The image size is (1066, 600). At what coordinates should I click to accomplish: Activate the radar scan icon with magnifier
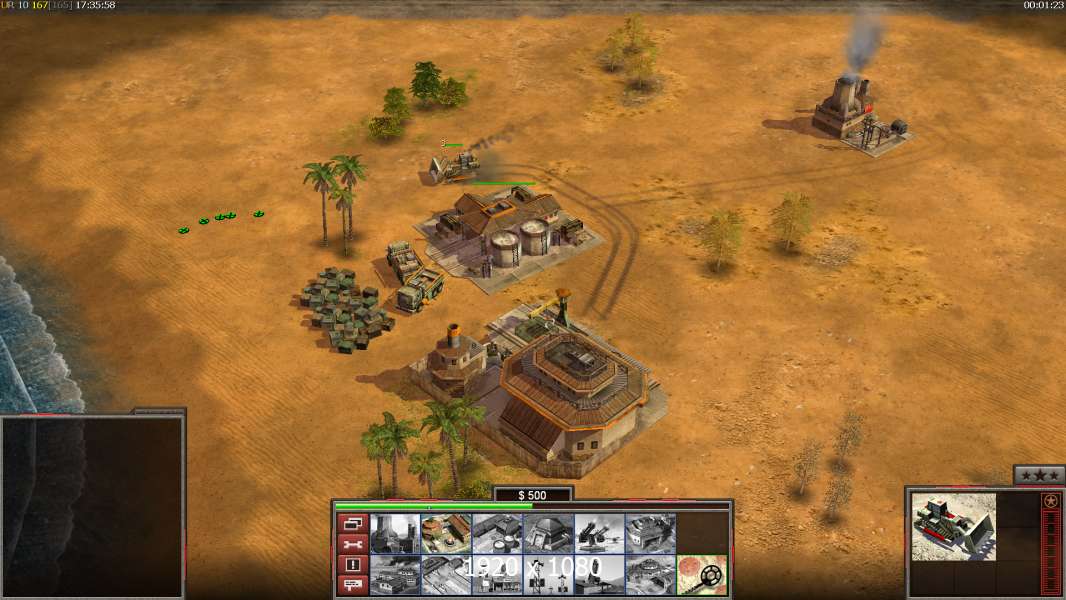point(701,575)
